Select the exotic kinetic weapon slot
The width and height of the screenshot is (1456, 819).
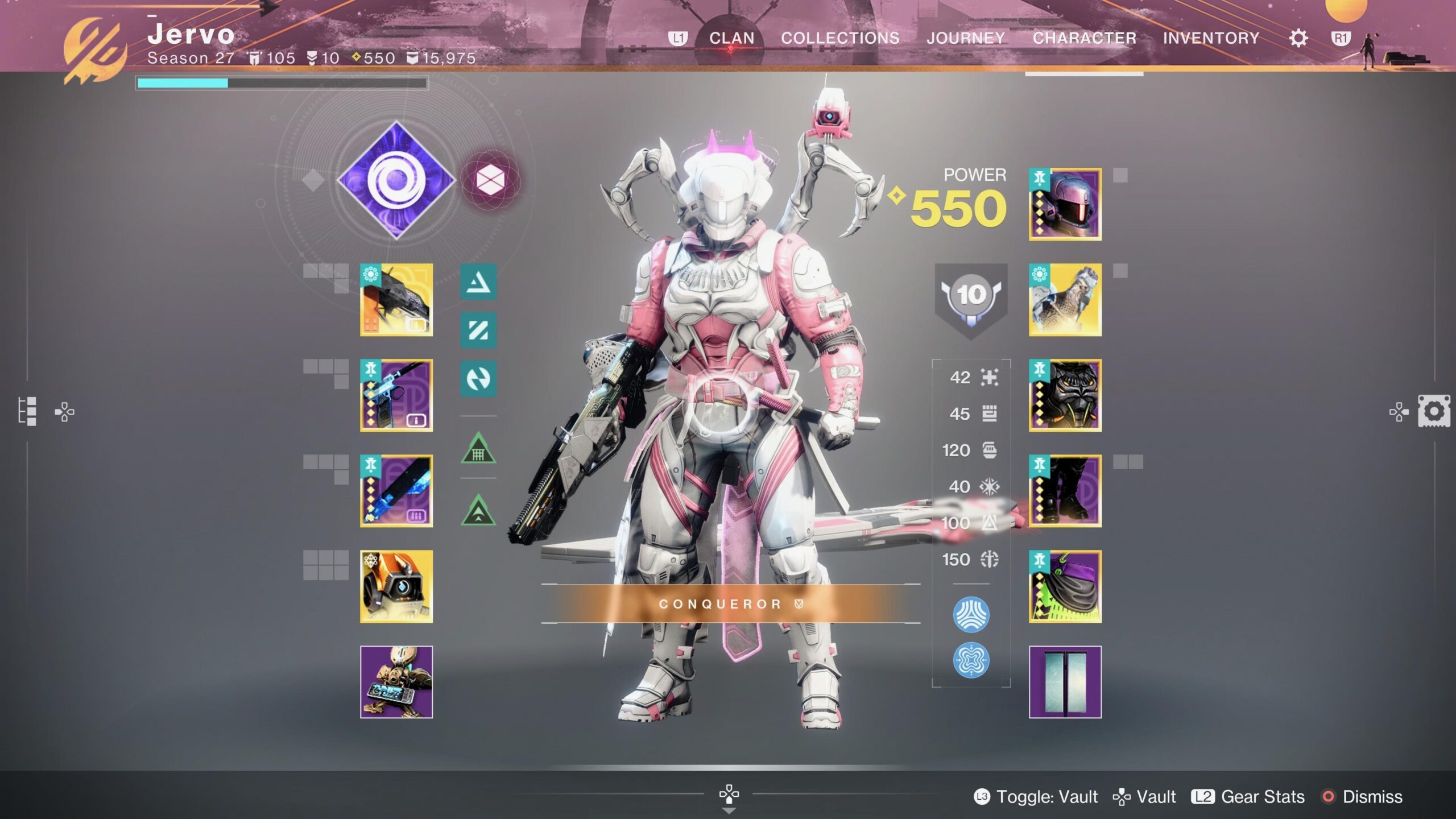(x=396, y=300)
